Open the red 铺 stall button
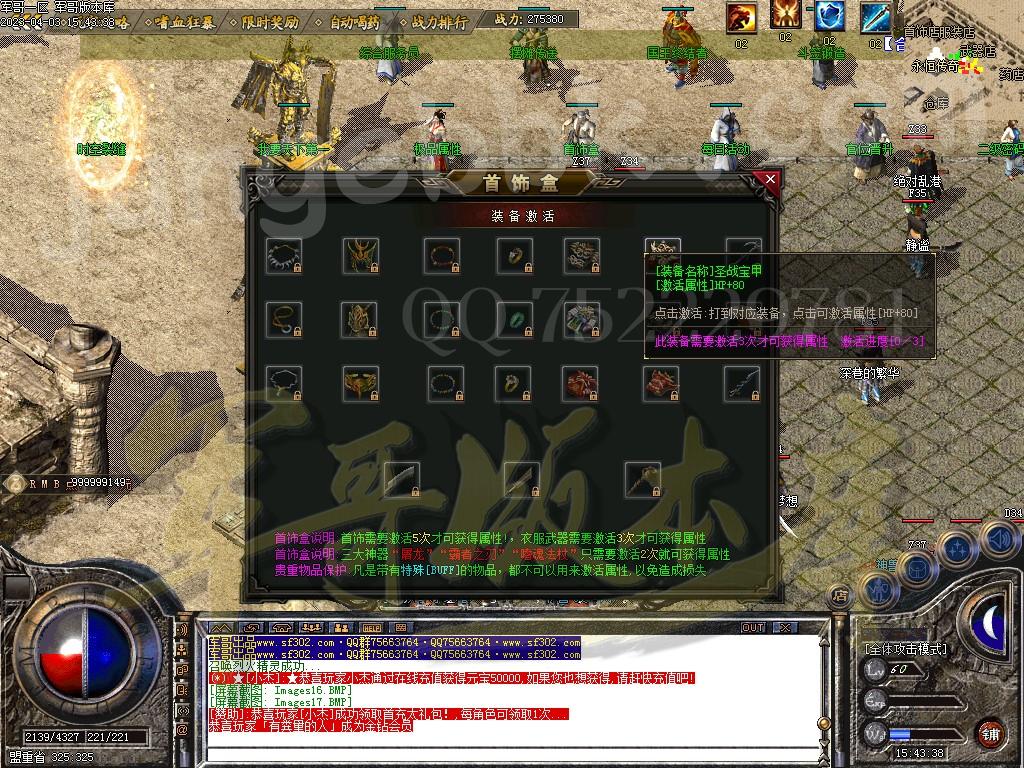The width and height of the screenshot is (1024, 768). 990,733
